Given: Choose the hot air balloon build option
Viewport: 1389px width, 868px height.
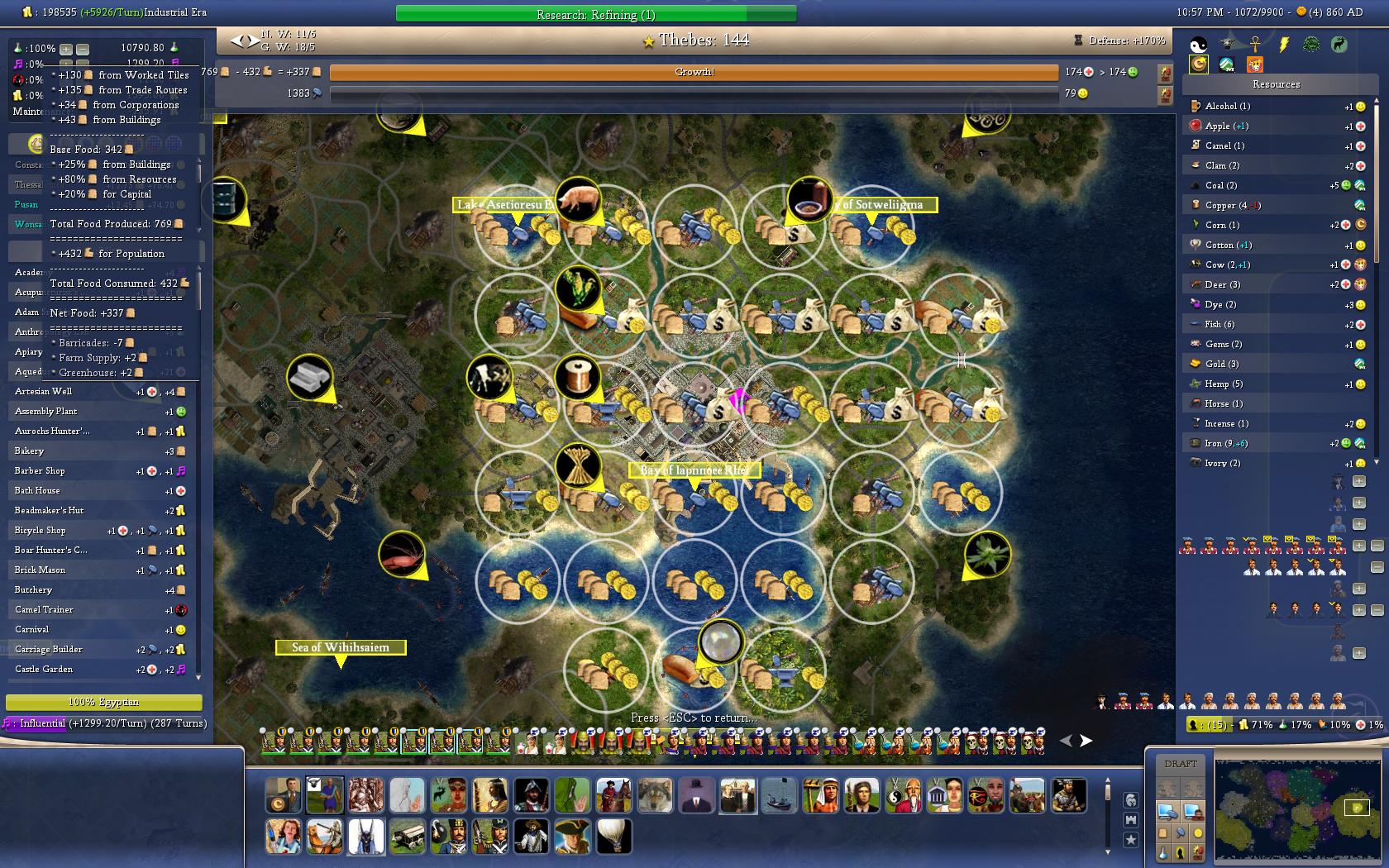Looking at the screenshot, I should click(613, 837).
